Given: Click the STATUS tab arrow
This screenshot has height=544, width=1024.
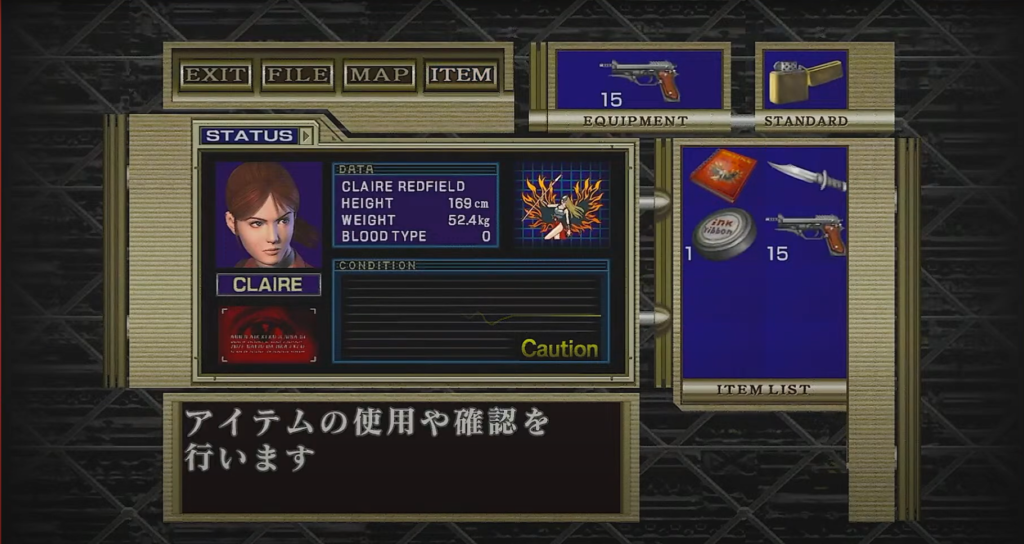Looking at the screenshot, I should click(x=306, y=135).
